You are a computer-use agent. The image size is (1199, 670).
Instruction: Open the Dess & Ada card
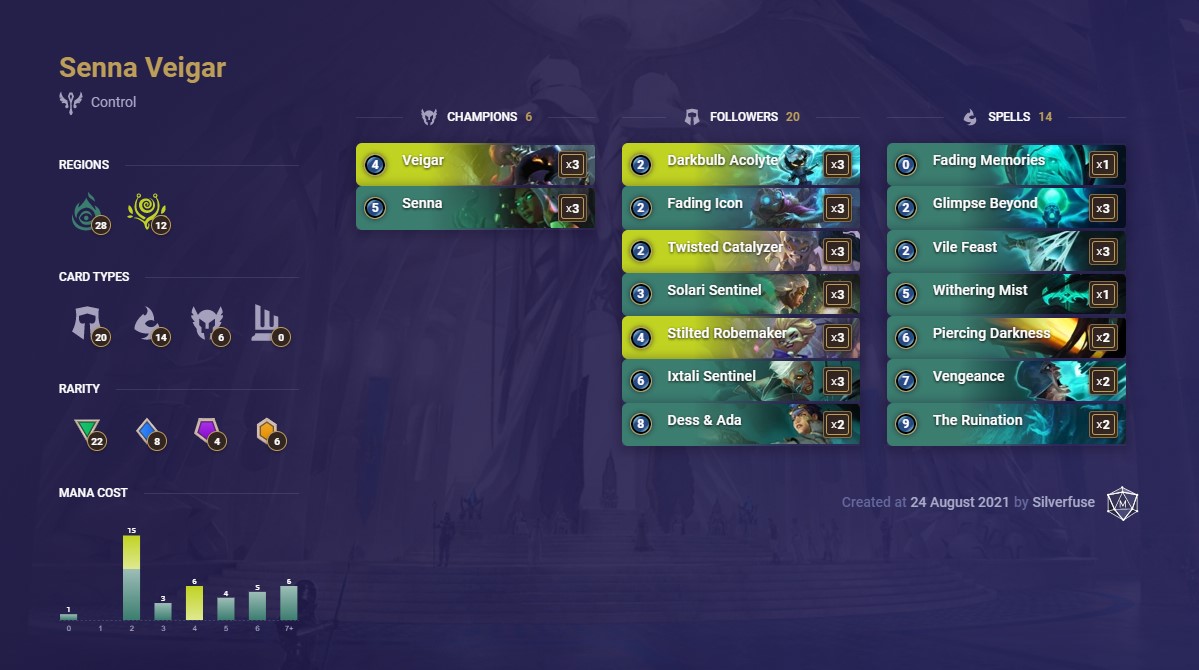pyautogui.click(x=740, y=424)
